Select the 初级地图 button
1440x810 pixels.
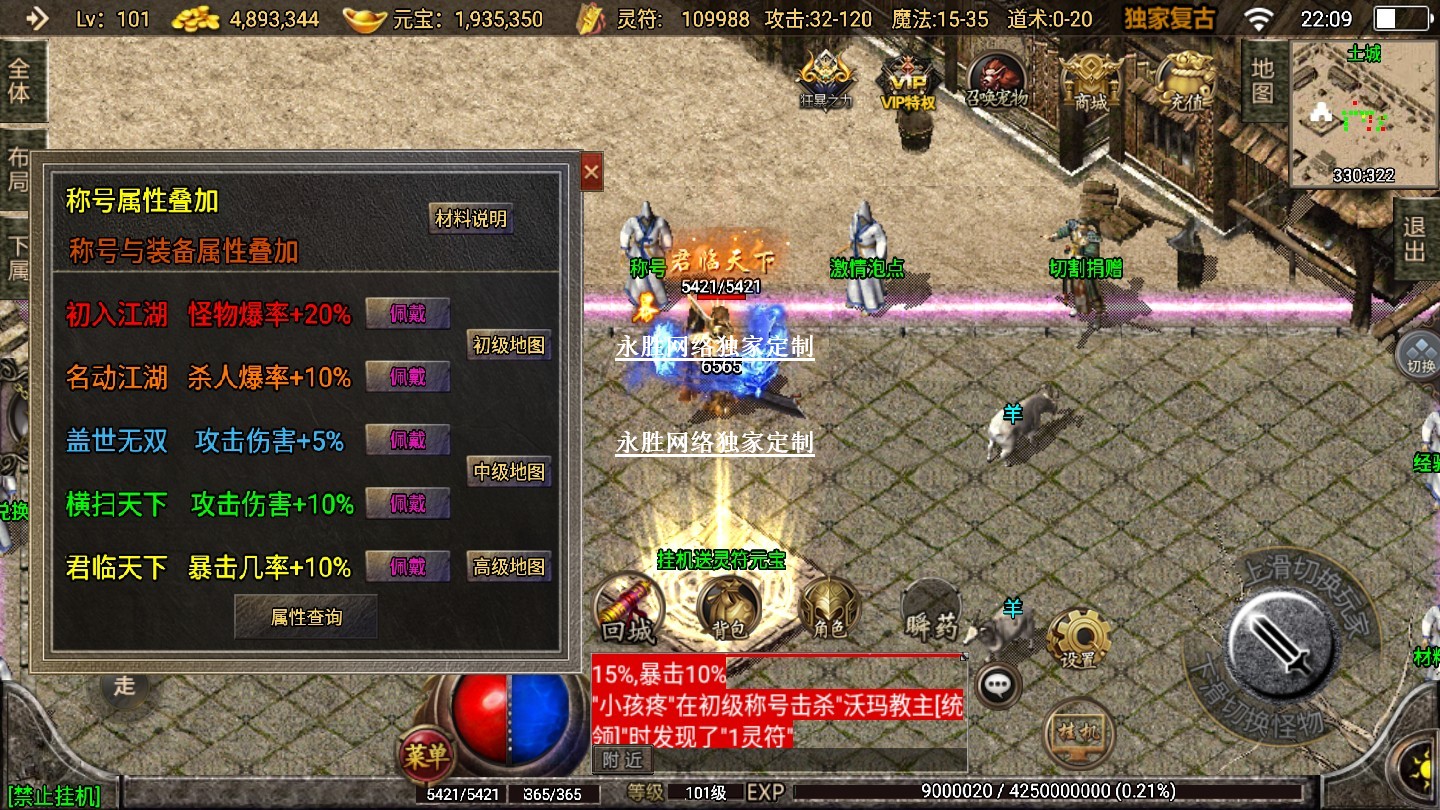pos(510,346)
